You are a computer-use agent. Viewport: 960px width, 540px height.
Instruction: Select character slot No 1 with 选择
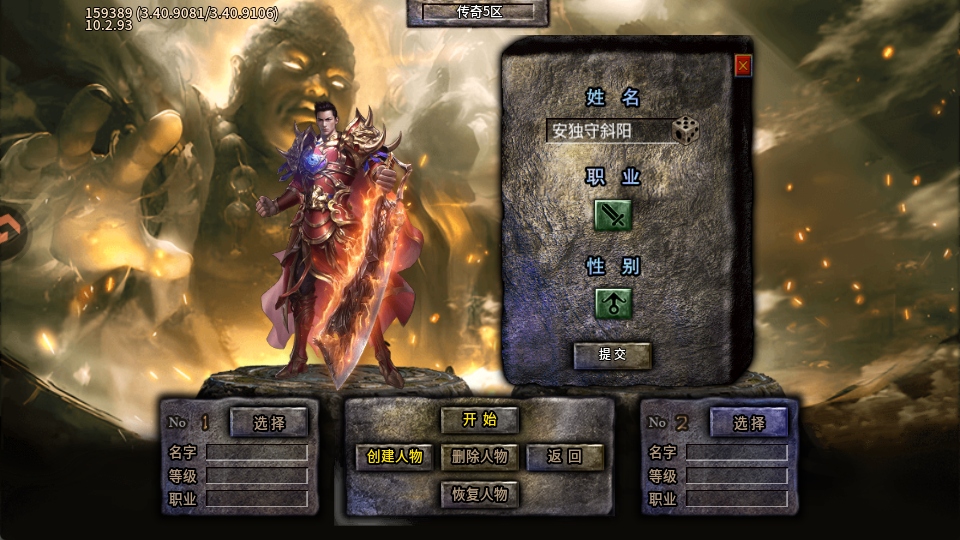[x=269, y=423]
